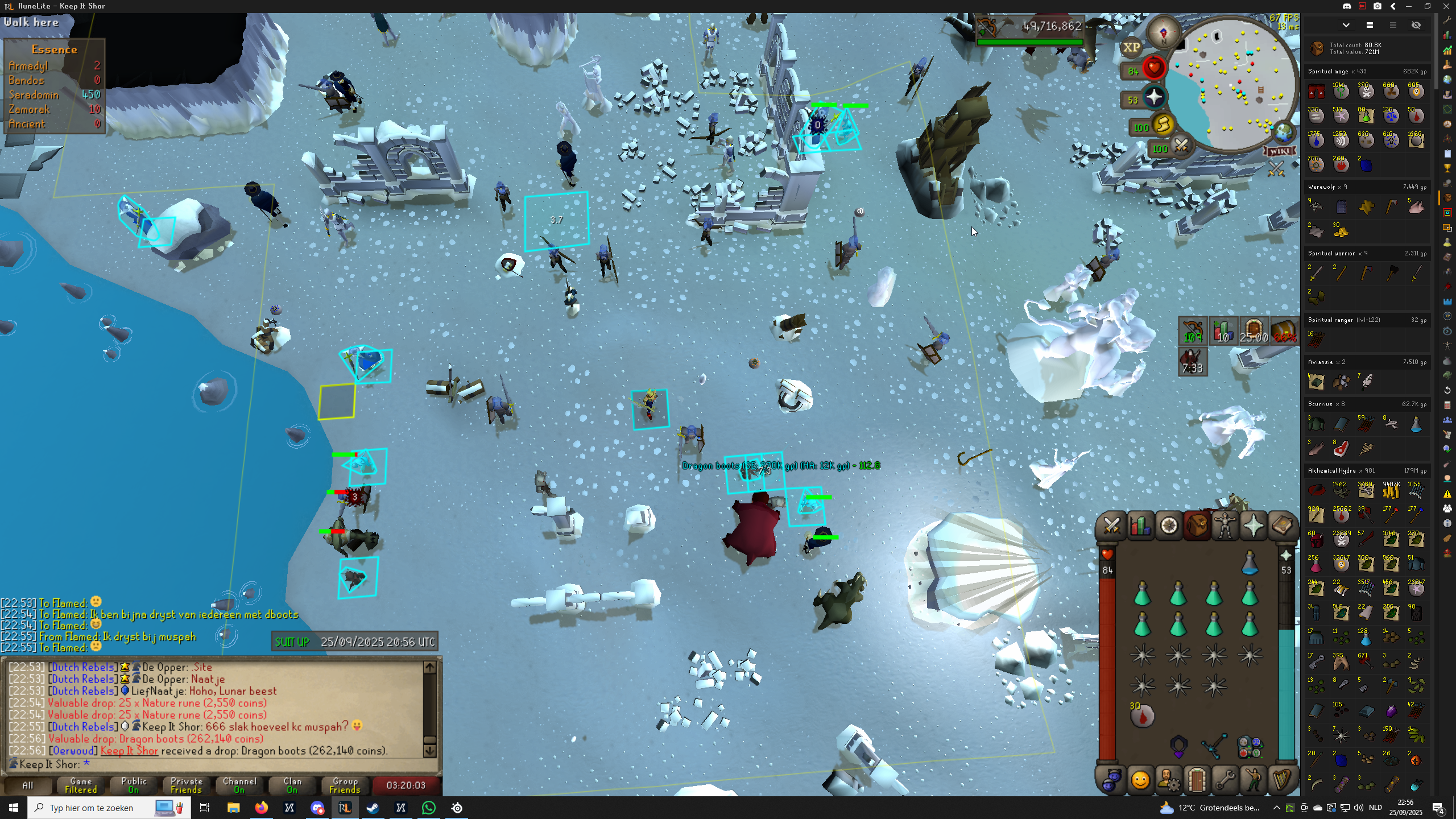Select the rune pouch in the inventory
The image size is (1456, 819).
pyautogui.click(x=1250, y=746)
